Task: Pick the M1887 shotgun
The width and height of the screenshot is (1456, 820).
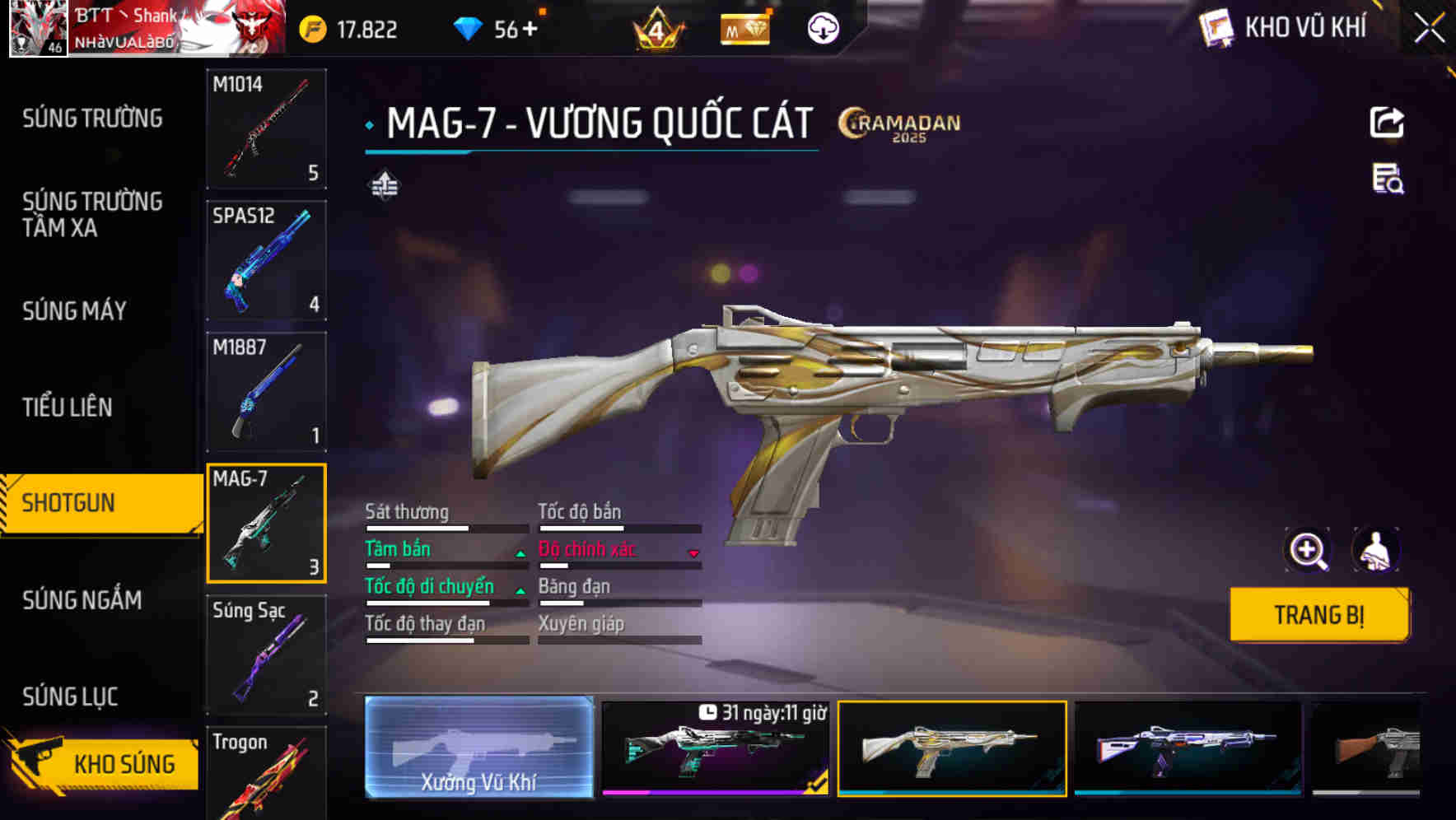Action: pyautogui.click(x=266, y=392)
